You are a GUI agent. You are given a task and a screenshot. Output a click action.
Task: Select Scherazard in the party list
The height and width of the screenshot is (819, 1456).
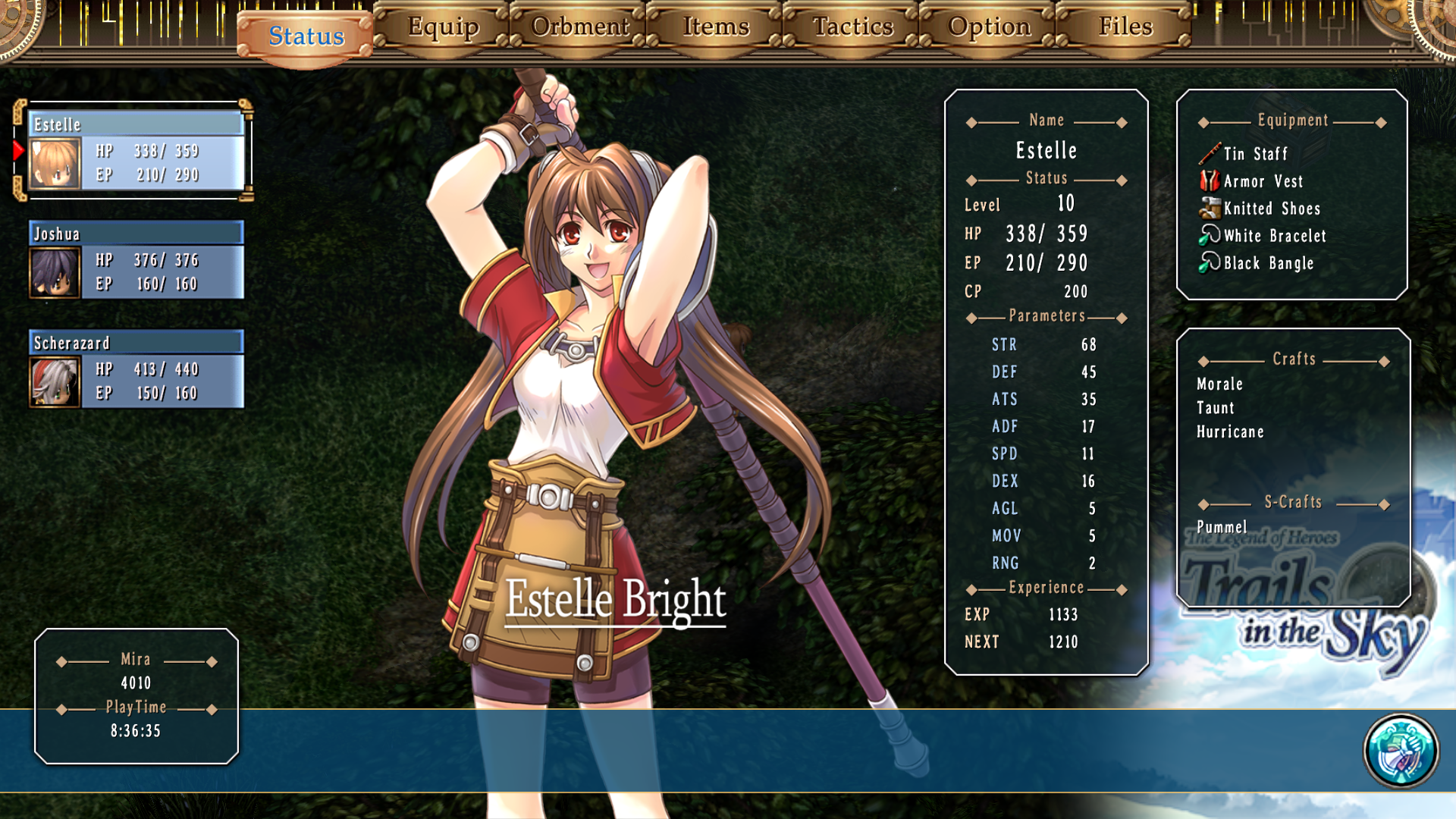coord(136,369)
